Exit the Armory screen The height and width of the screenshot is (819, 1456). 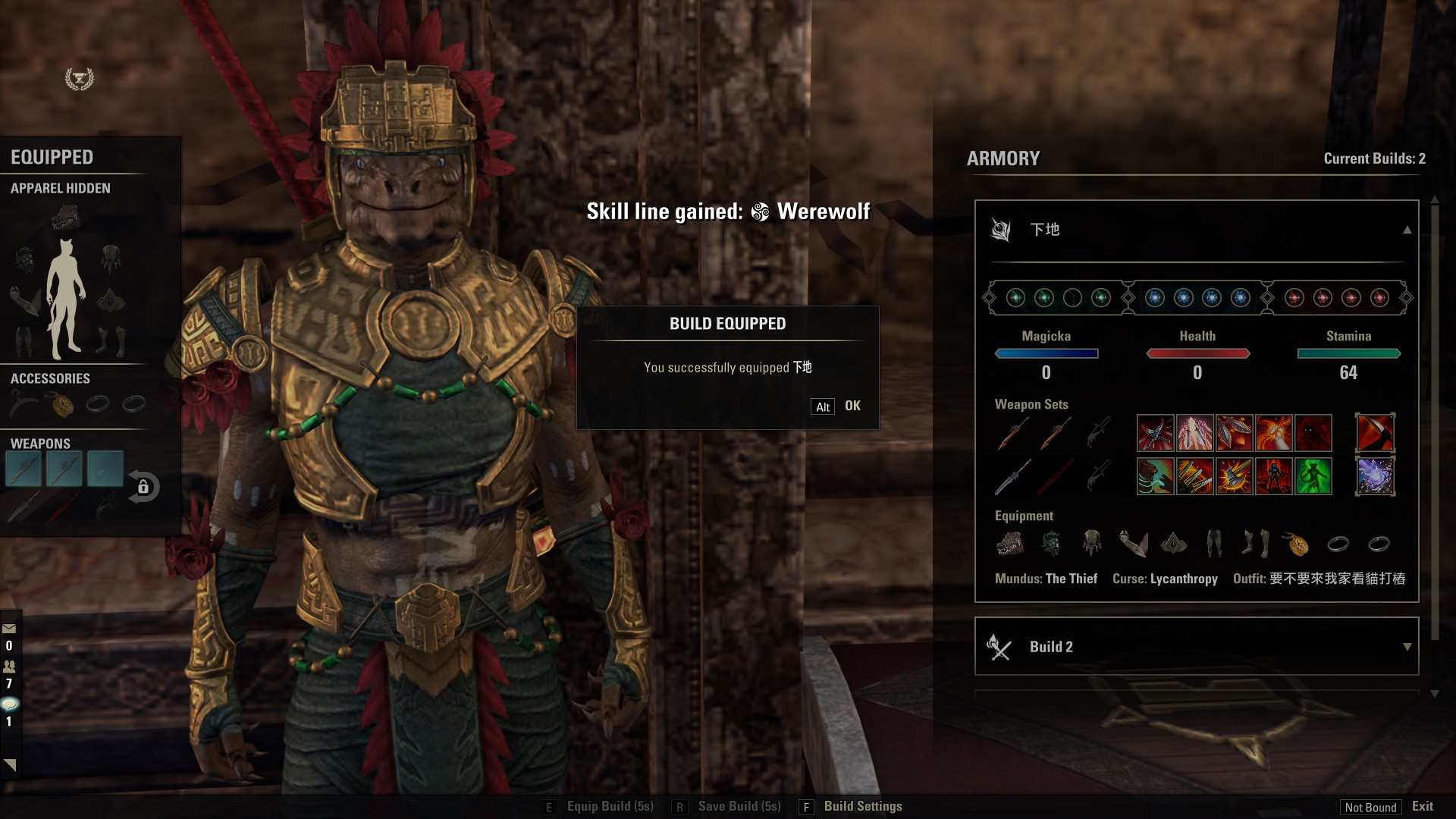[x=1422, y=806]
